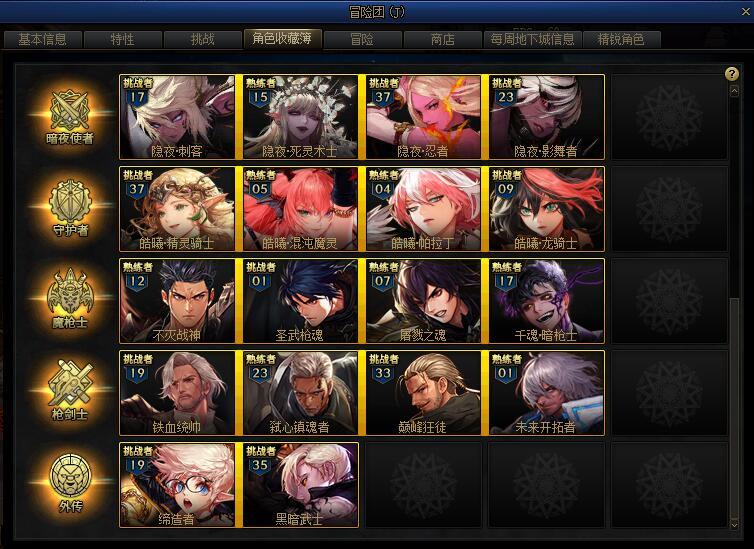Select the 皓曦·精灵骑士 character card

coord(177,209)
